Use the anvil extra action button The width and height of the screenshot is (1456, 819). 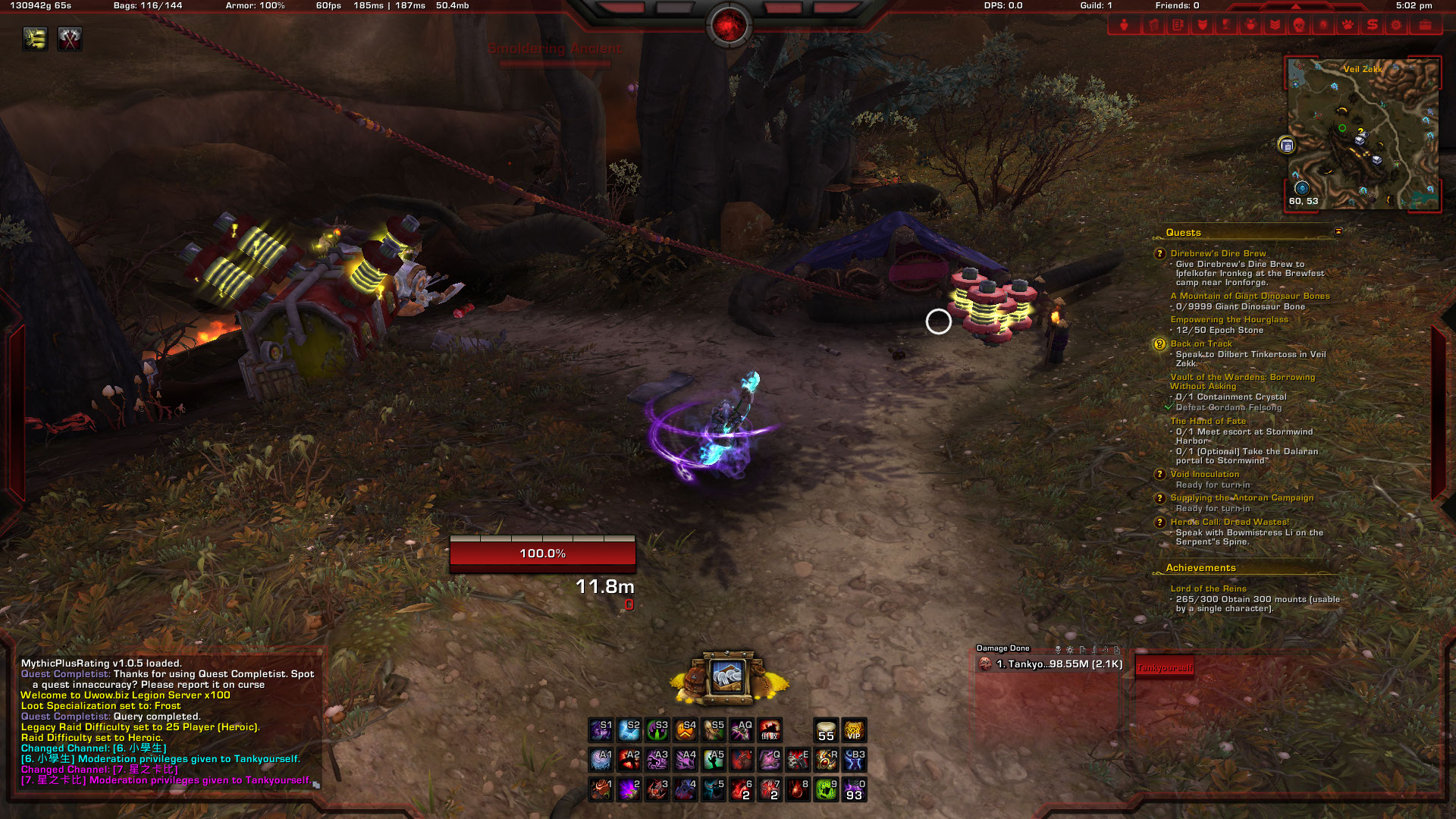(x=727, y=676)
